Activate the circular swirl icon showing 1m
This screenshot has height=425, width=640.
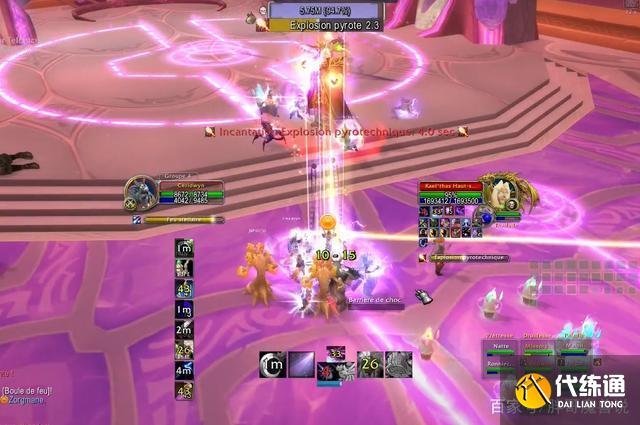[x=272, y=365]
